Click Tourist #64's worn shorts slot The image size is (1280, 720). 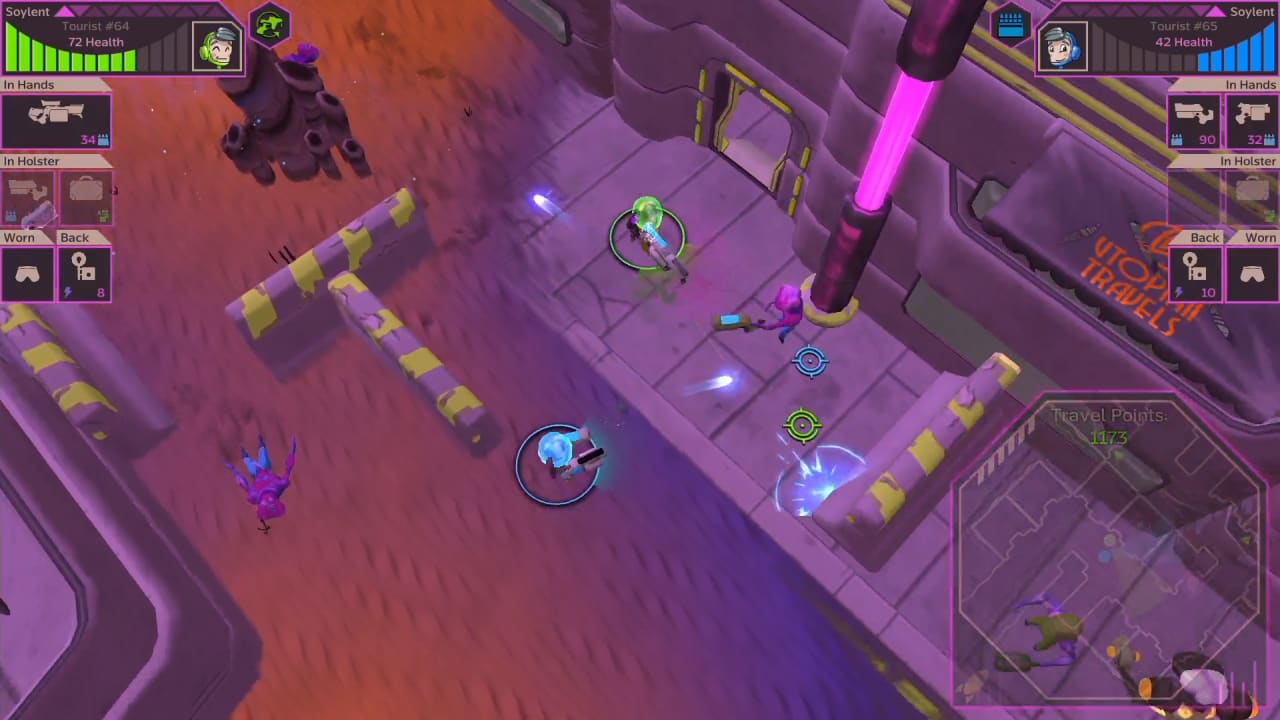[x=27, y=271]
